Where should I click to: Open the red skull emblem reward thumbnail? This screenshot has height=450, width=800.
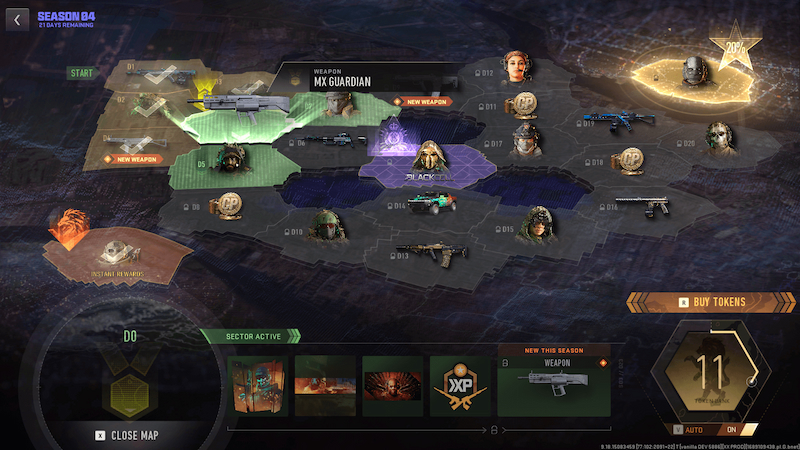[x=391, y=385]
